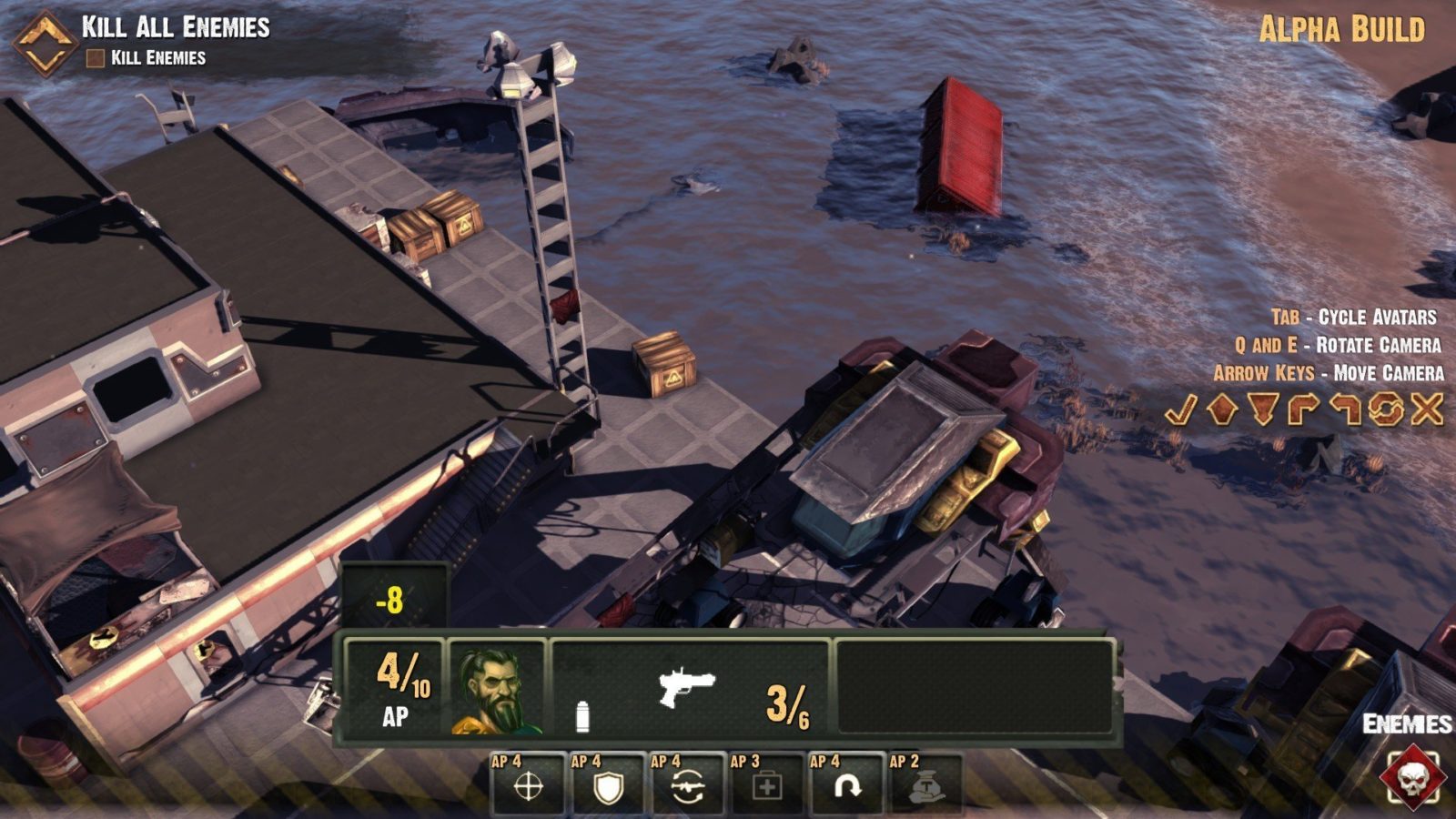Screen dimensions: 1456x819
Task: Open the Kill All Enemies objective emblem
Action: coord(44,42)
